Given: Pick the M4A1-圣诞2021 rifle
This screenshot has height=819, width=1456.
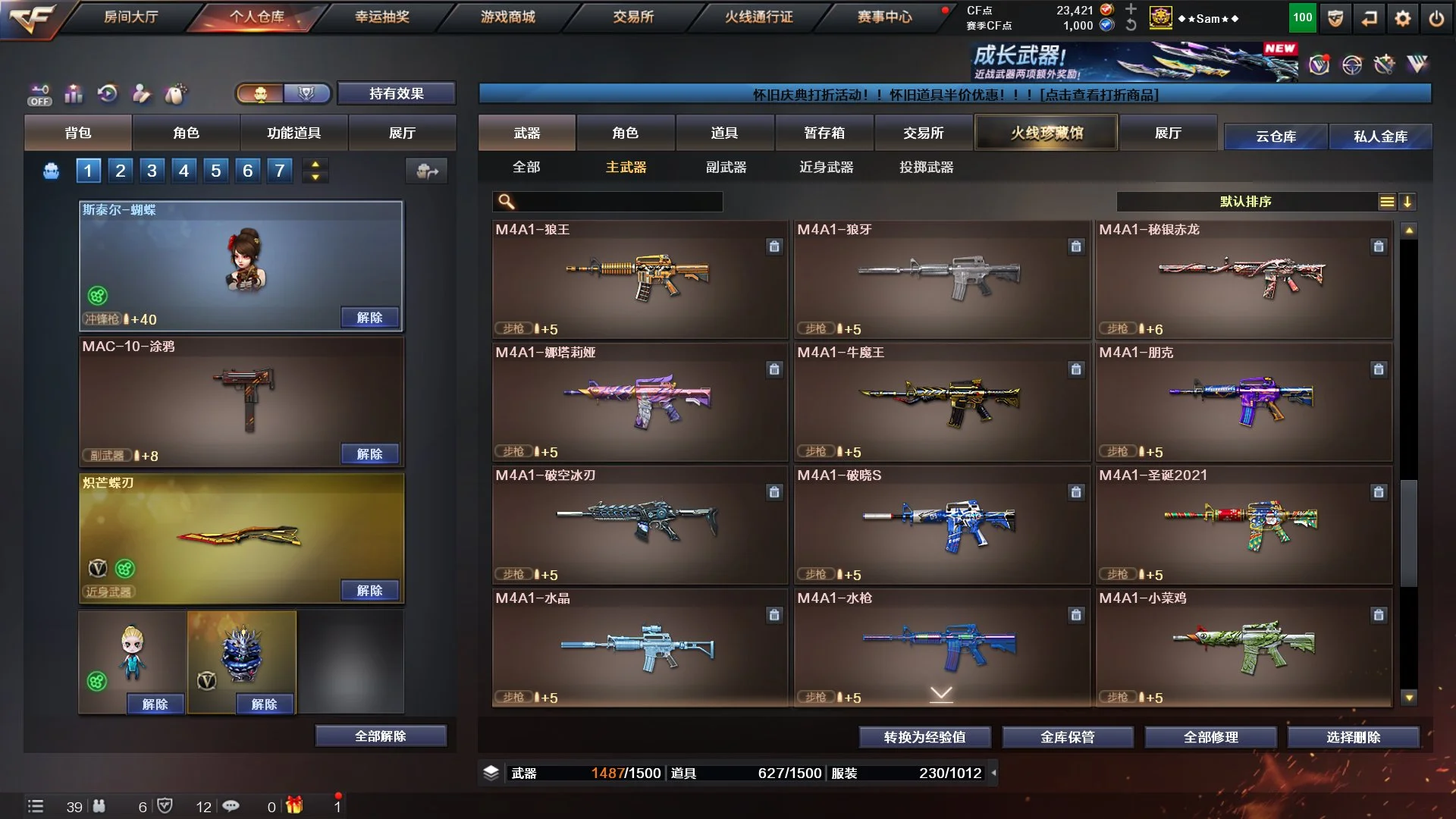Looking at the screenshot, I should pyautogui.click(x=1243, y=525).
